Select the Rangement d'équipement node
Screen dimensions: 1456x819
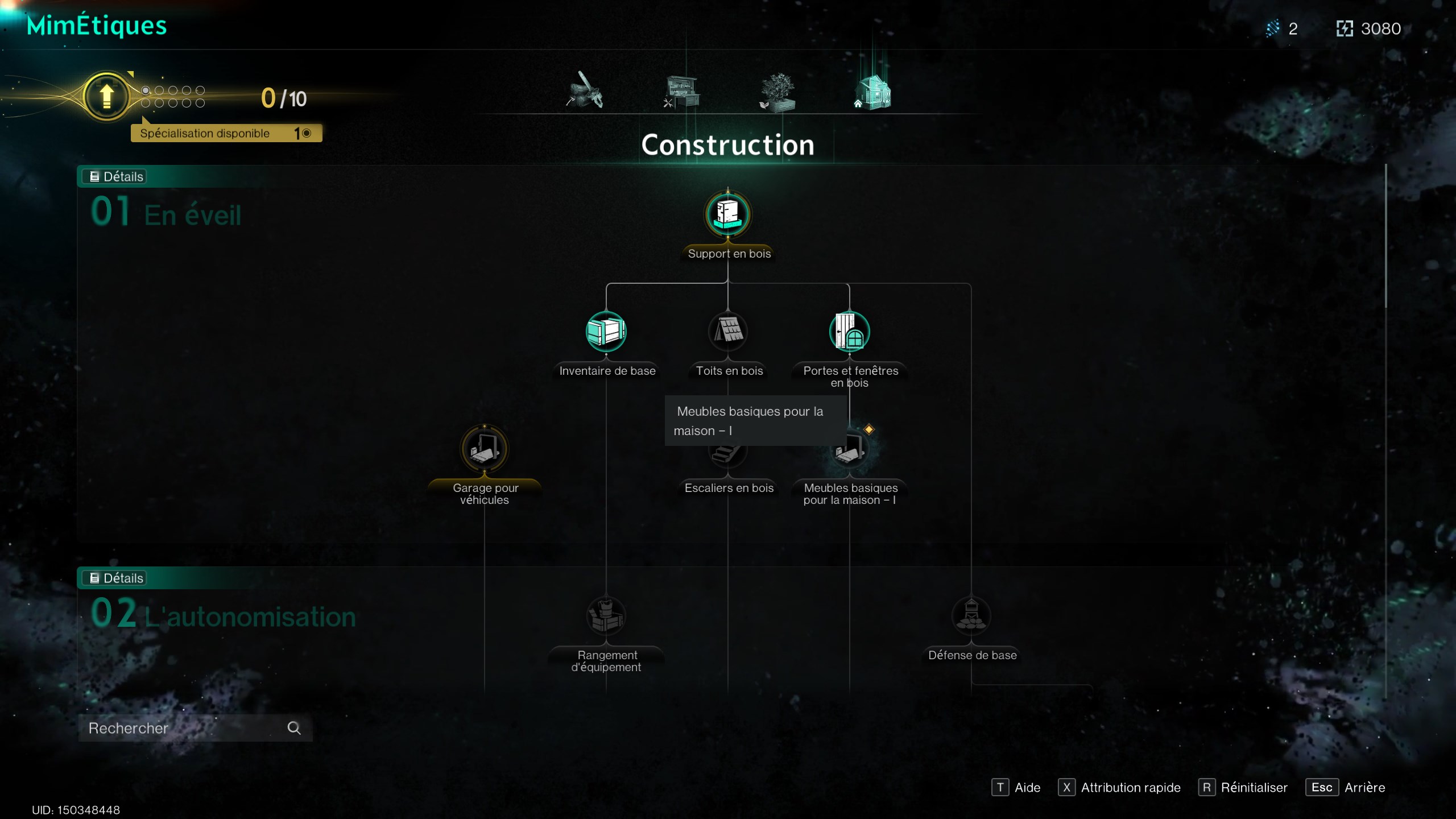pyautogui.click(x=606, y=615)
